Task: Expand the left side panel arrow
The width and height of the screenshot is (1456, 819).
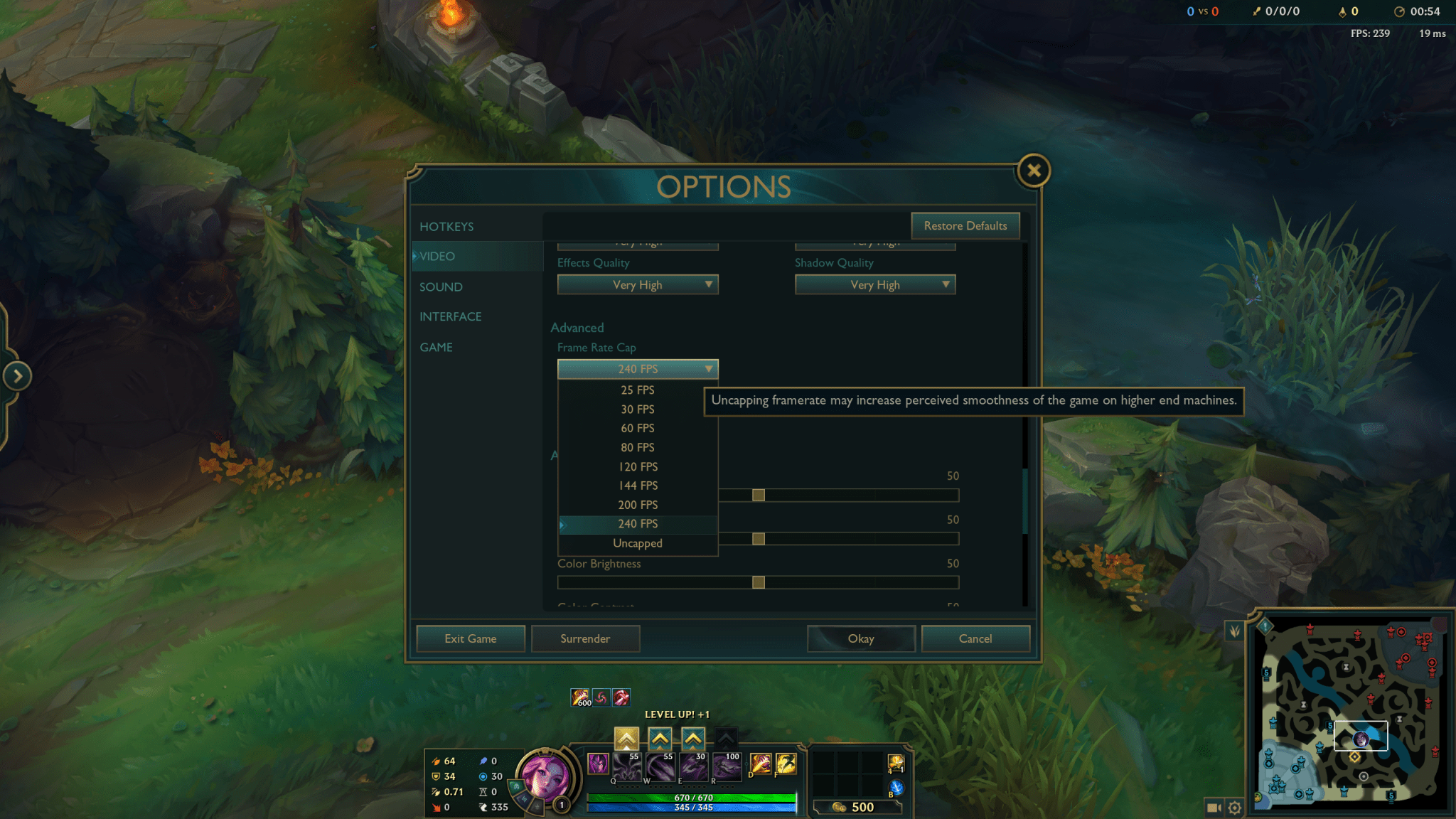Action: 17,376
